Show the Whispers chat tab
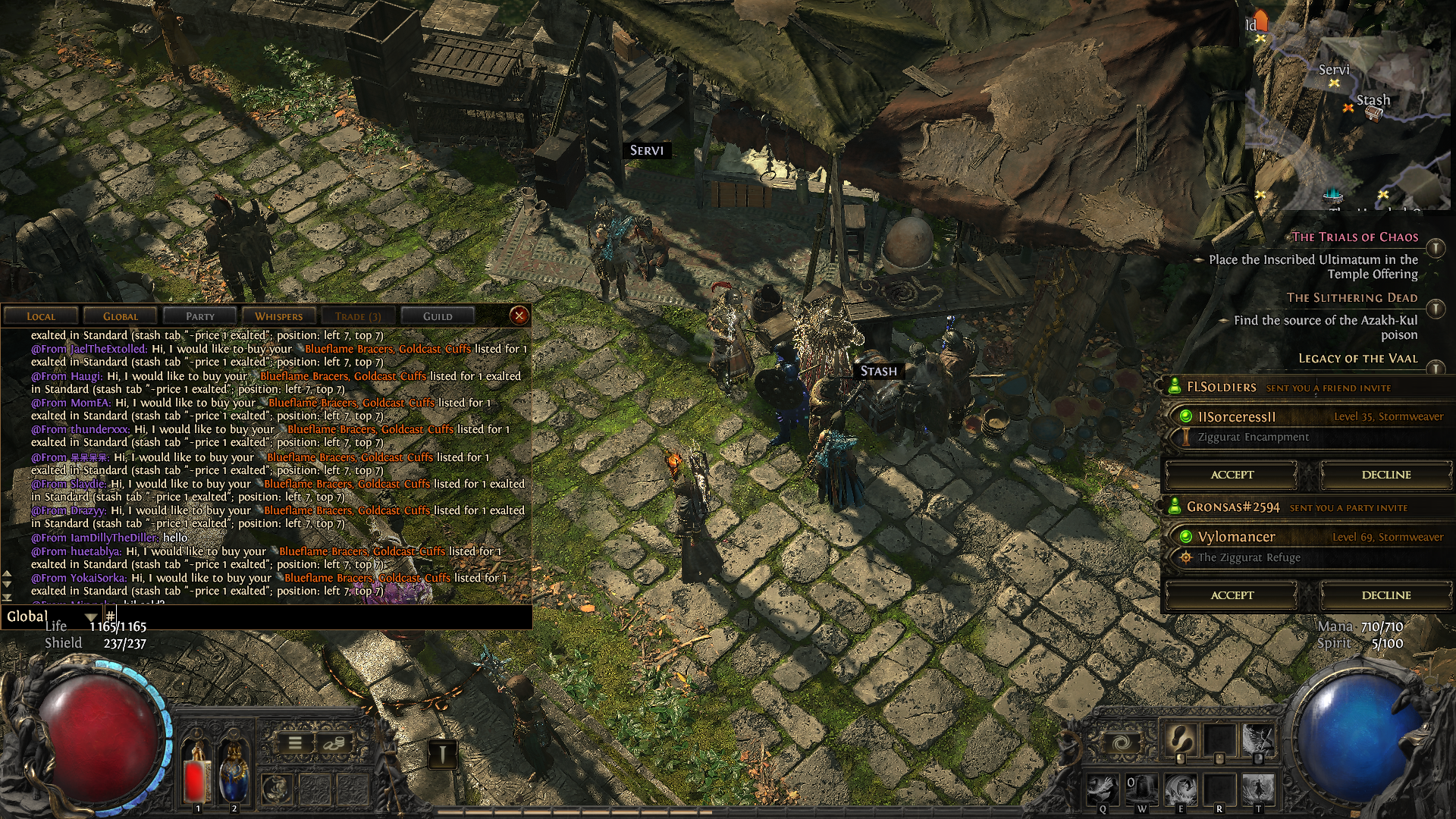Screen dimensions: 1456x819 [x=278, y=316]
